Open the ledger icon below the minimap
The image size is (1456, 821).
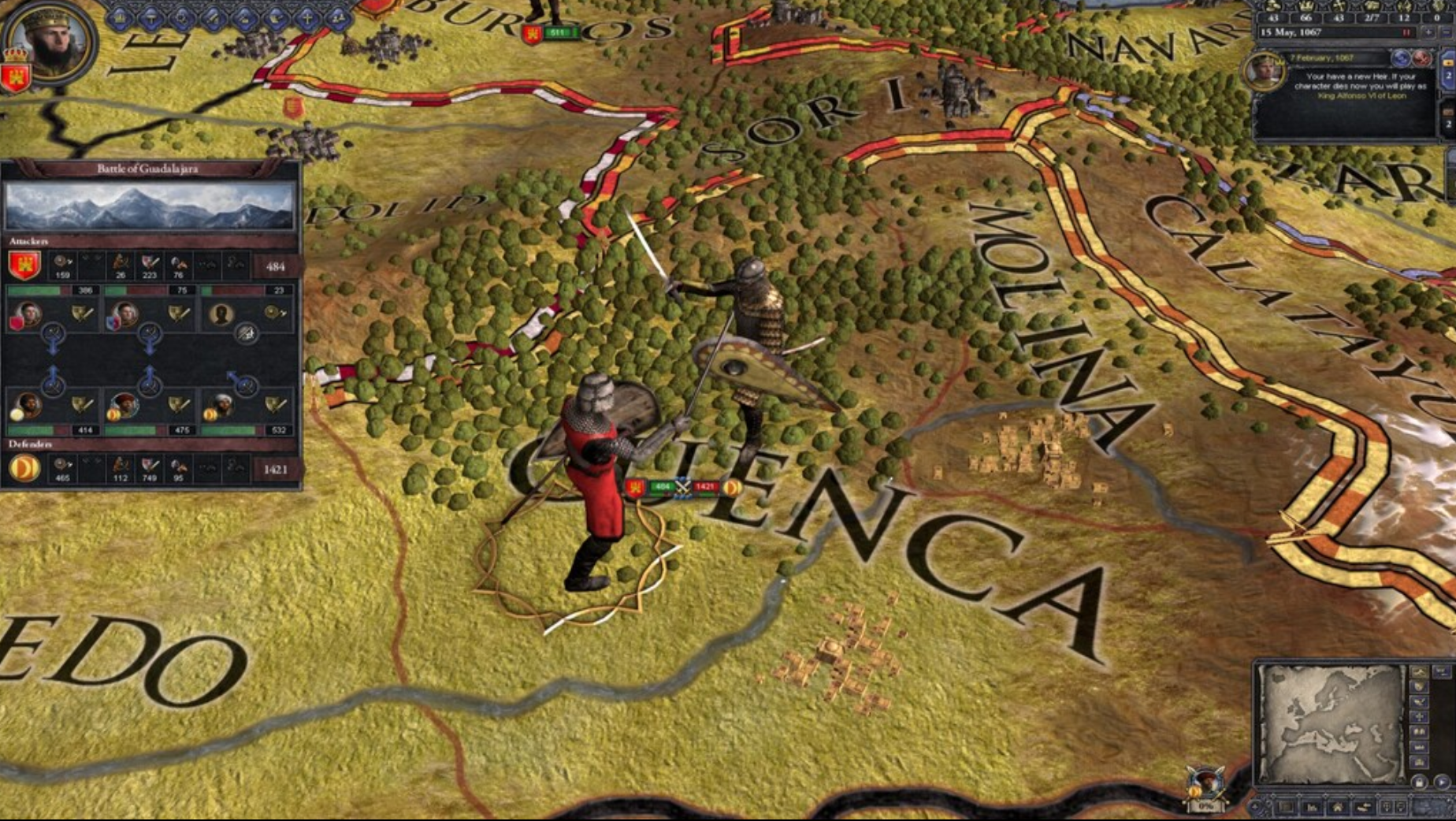[1286, 806]
